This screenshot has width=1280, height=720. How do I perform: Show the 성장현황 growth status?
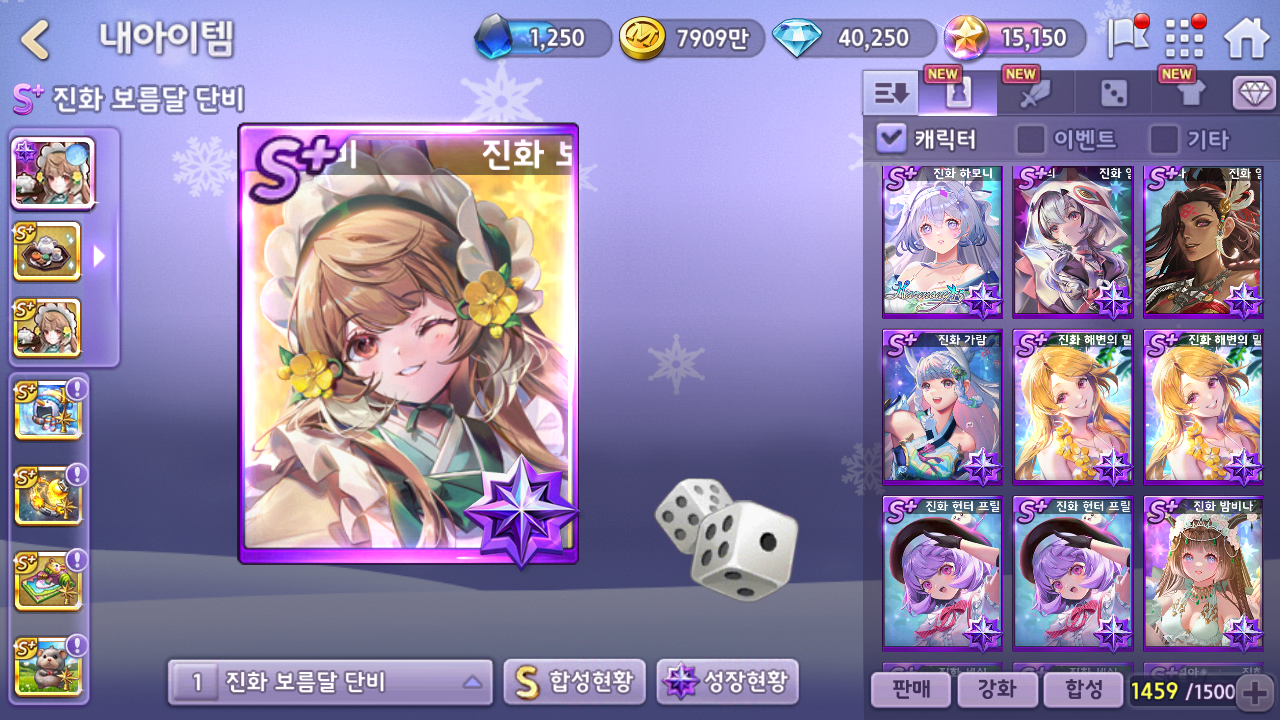(727, 683)
